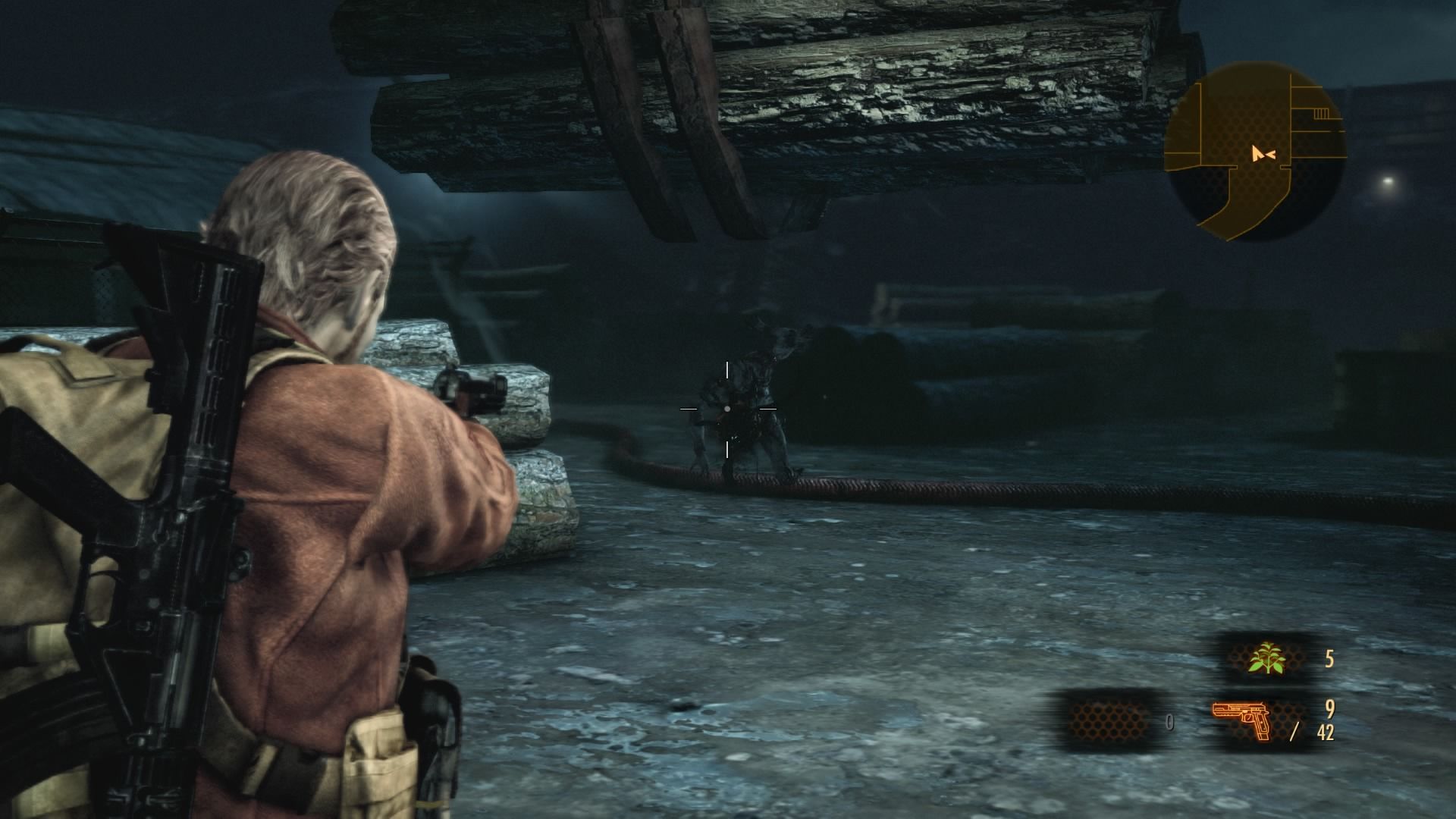Click the aiming reticle center dot

[728, 407]
